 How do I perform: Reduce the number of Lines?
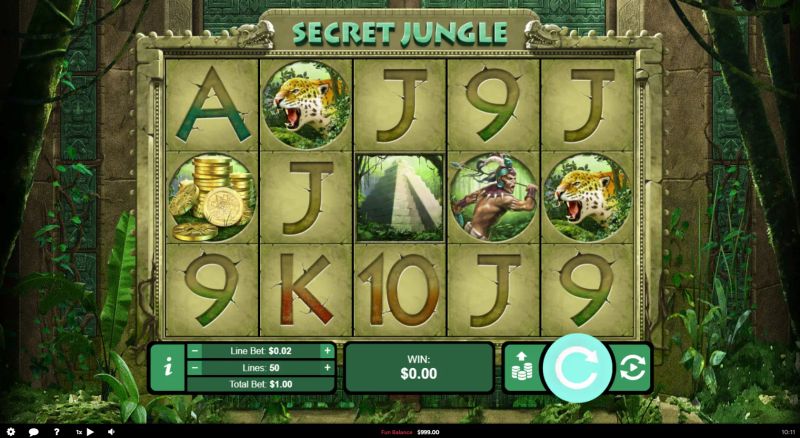(x=195, y=368)
